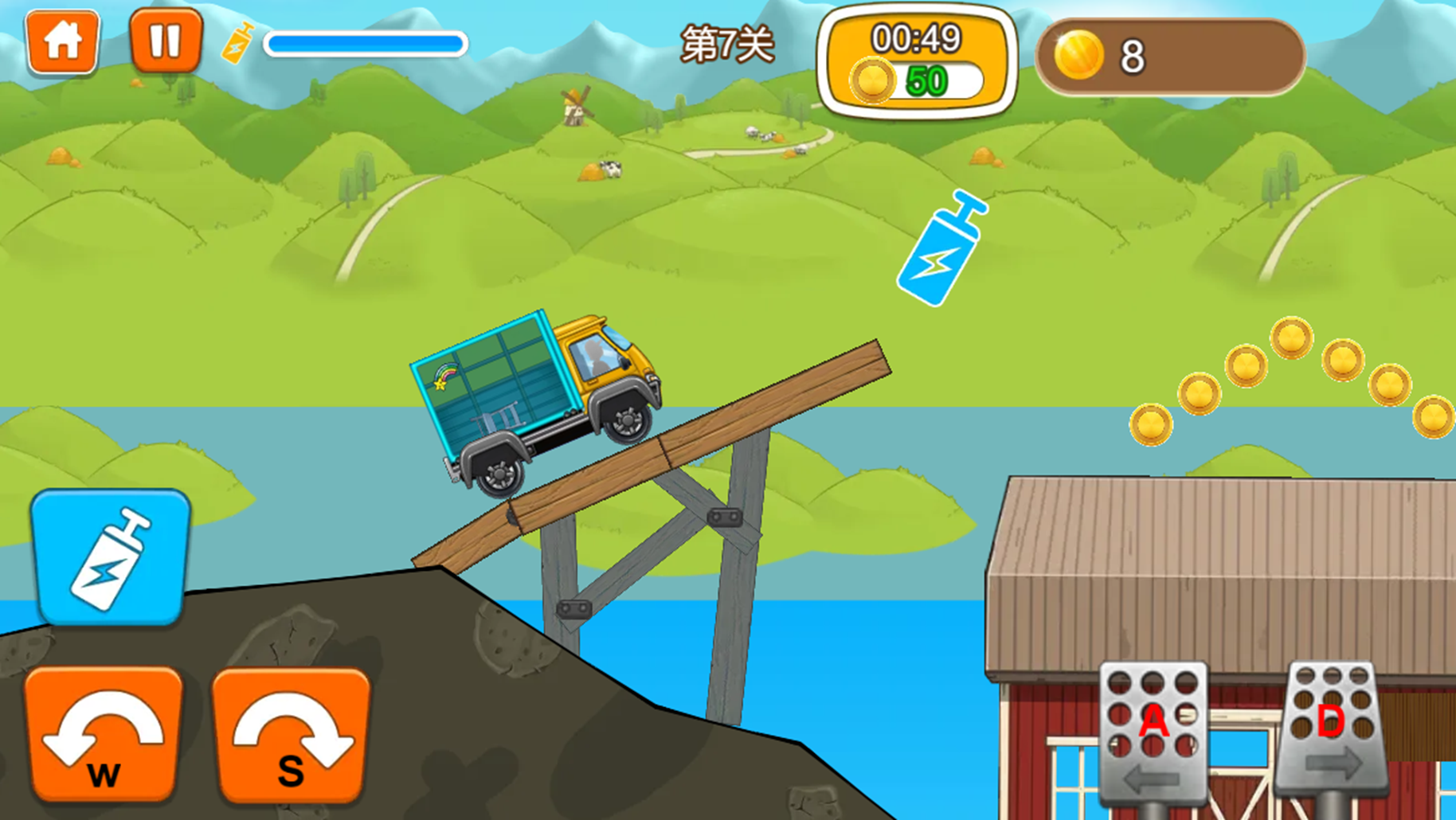Tilt truck backward with W button

[104, 734]
